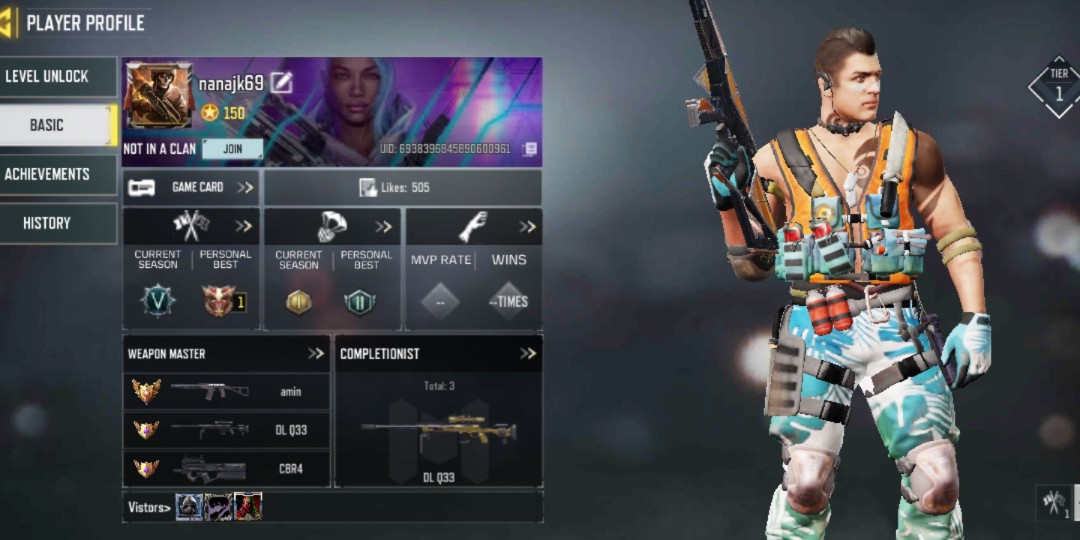Go back using the yellow arrow

pos(9,22)
